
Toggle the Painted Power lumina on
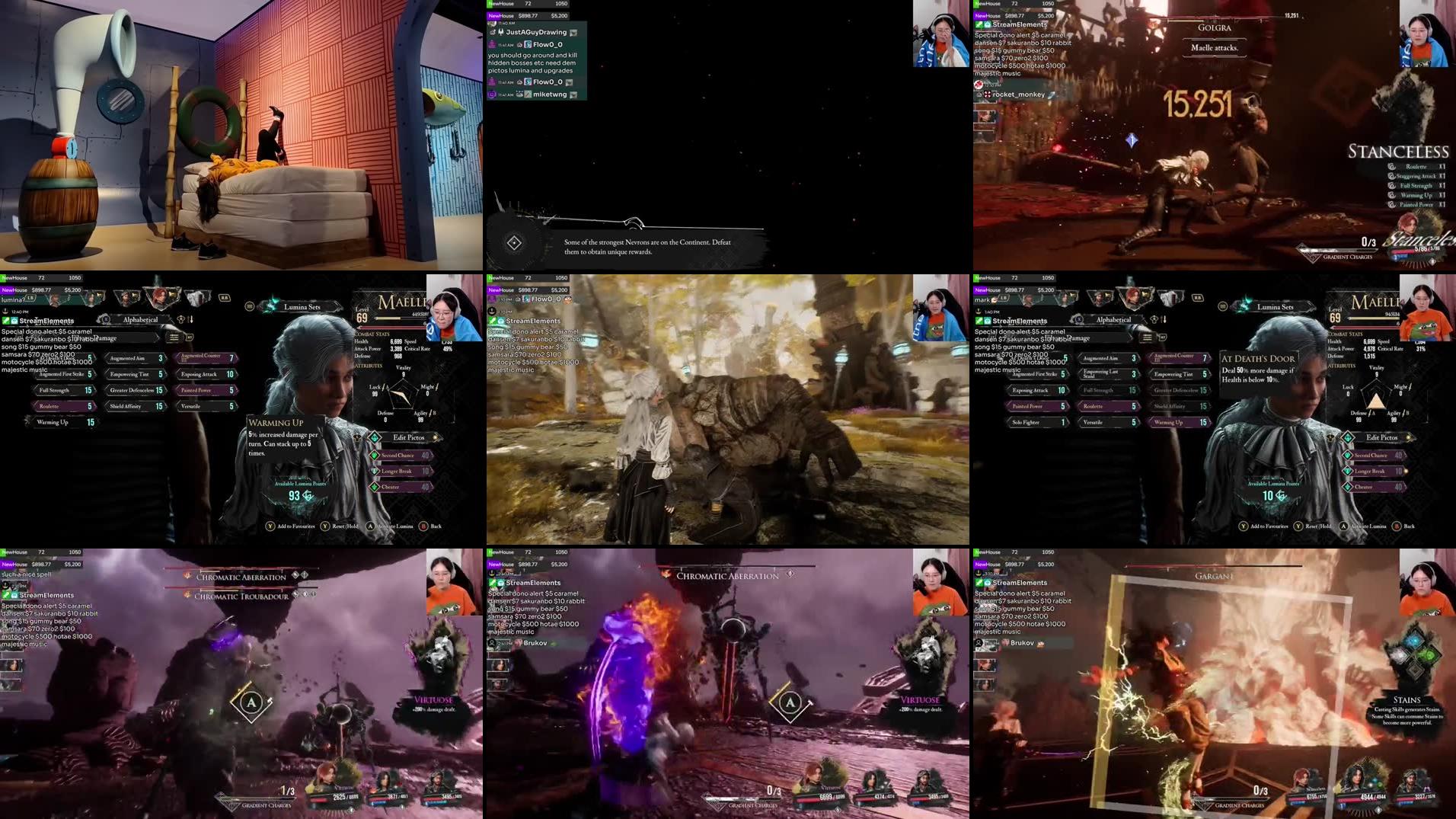click(196, 389)
